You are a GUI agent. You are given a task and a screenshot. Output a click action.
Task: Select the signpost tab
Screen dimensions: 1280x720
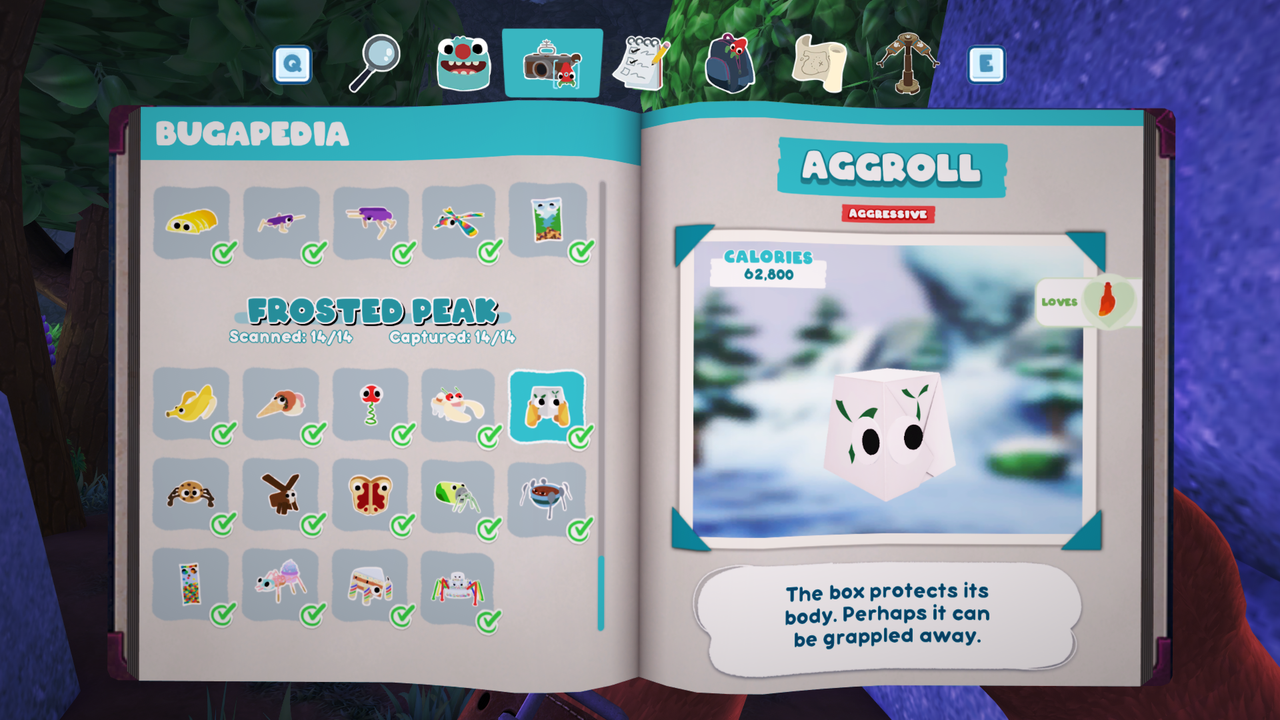click(907, 62)
